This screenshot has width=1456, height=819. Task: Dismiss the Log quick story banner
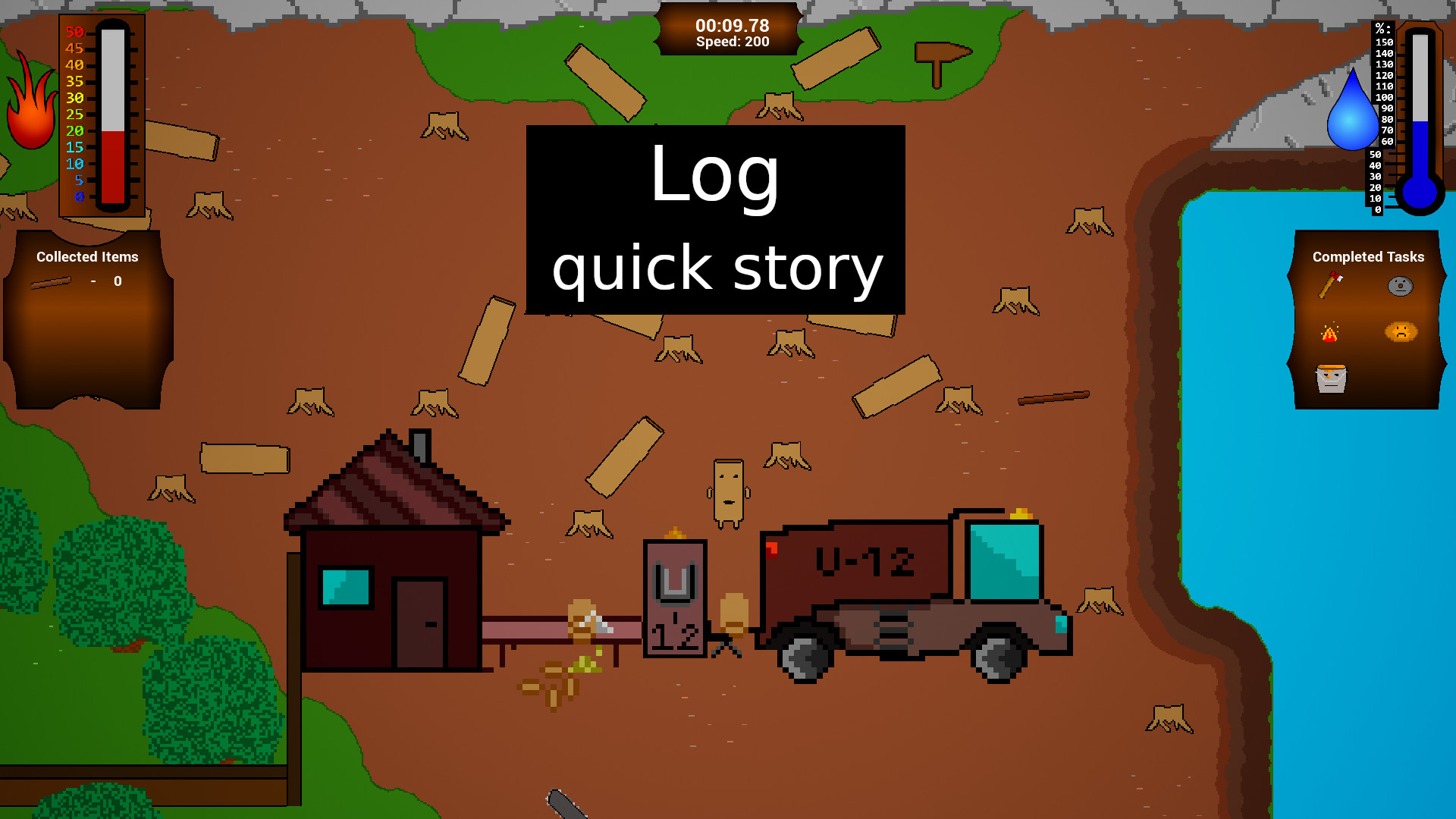pos(715,220)
